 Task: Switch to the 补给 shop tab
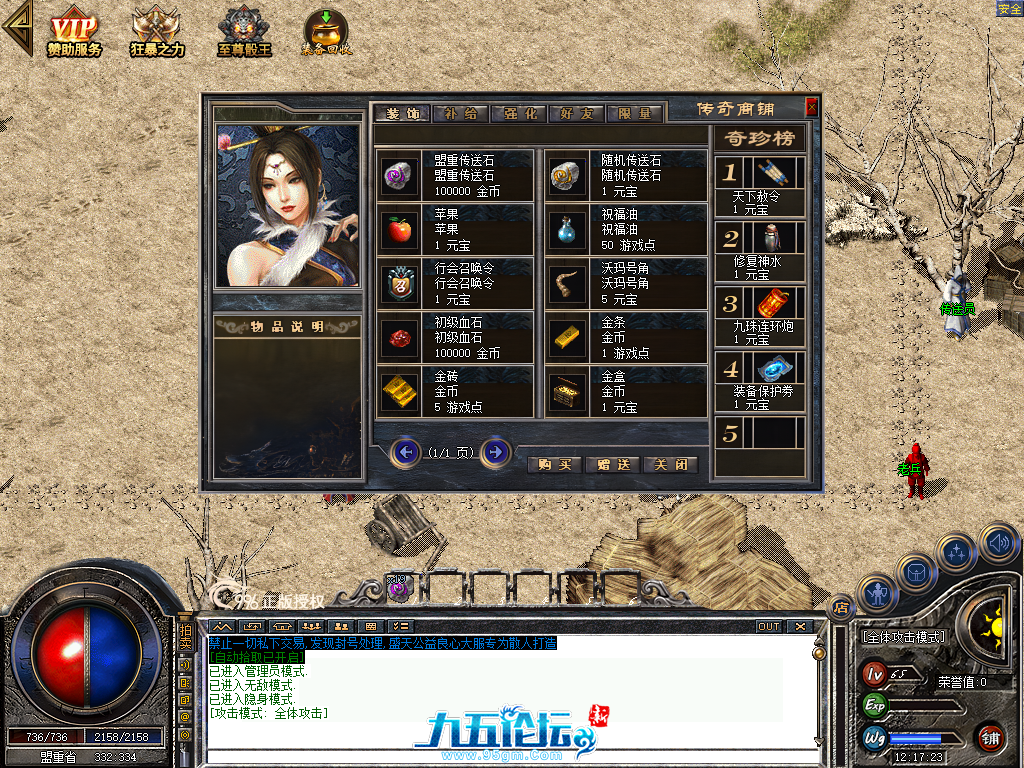[461, 113]
